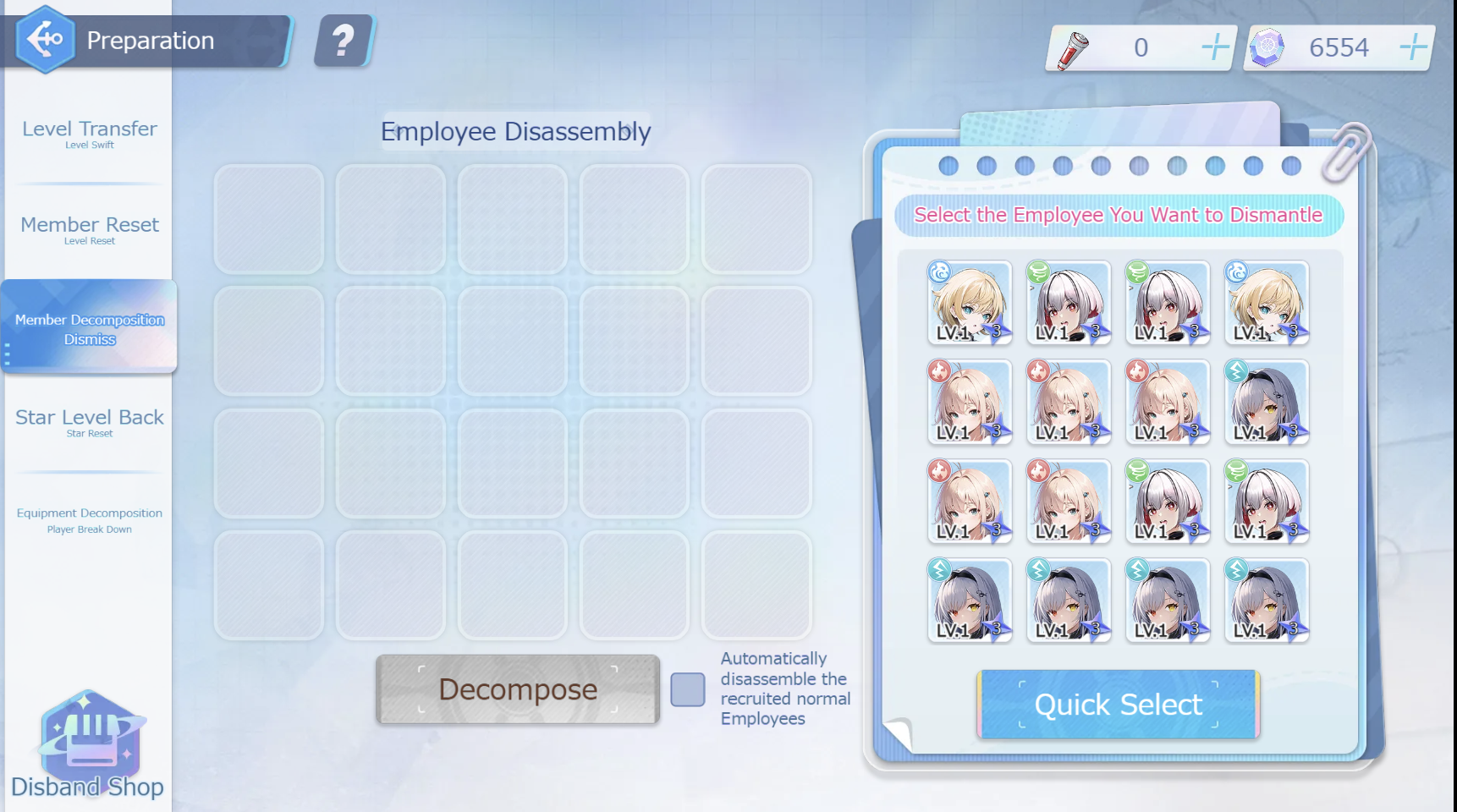Go back using the Preparation arrow button

[45, 39]
